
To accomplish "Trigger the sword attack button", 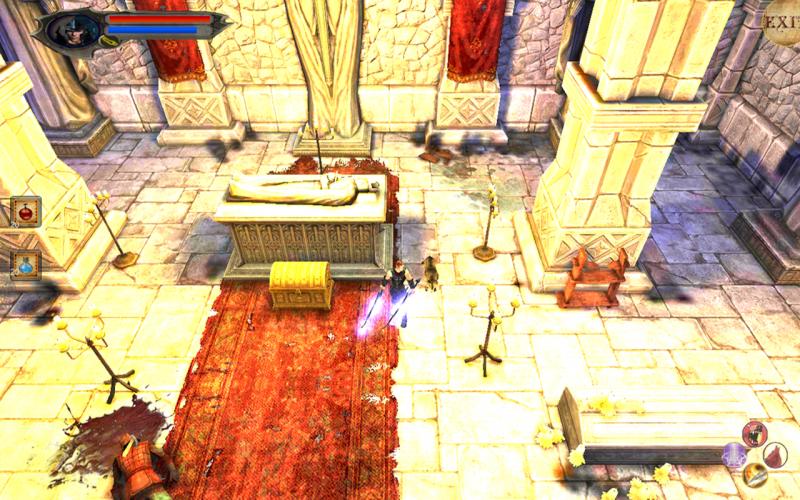I will coord(755,475).
